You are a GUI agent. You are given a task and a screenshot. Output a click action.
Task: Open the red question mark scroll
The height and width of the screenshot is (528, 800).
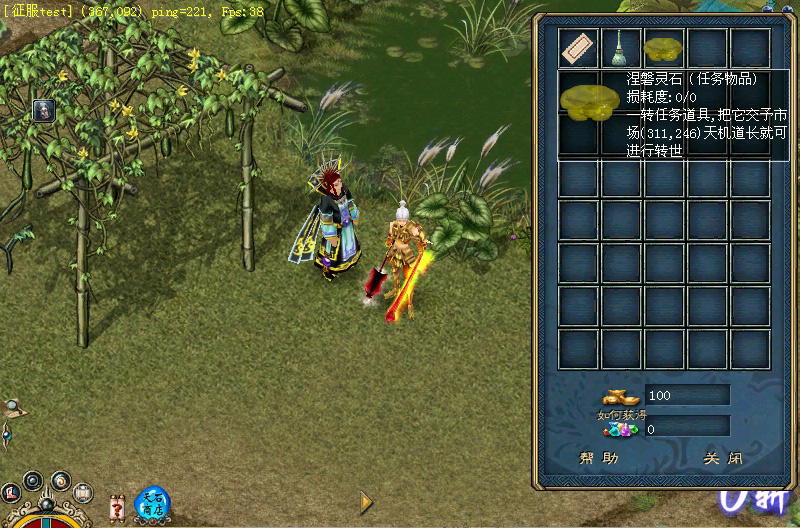tap(118, 506)
